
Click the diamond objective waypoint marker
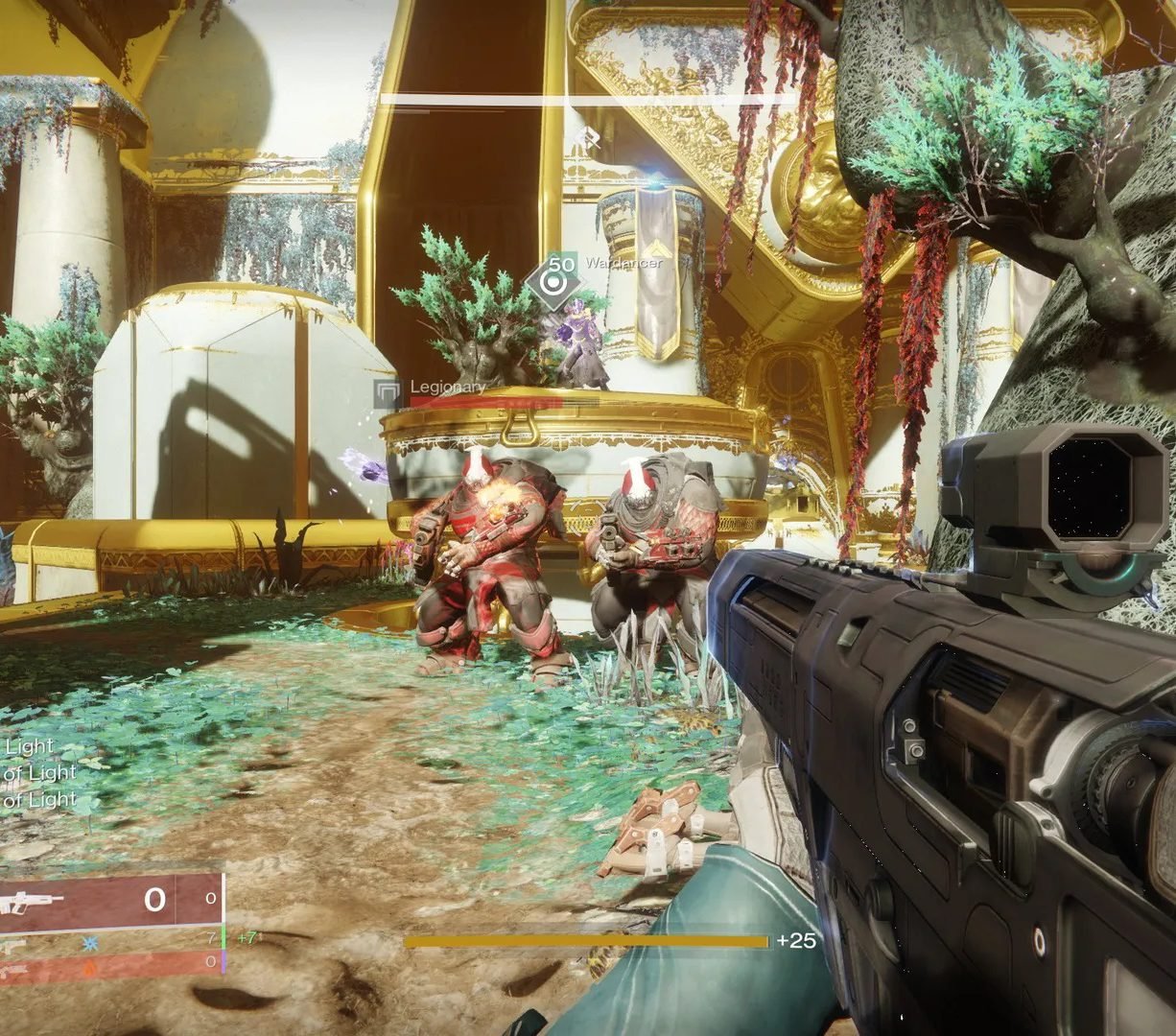(x=553, y=282)
